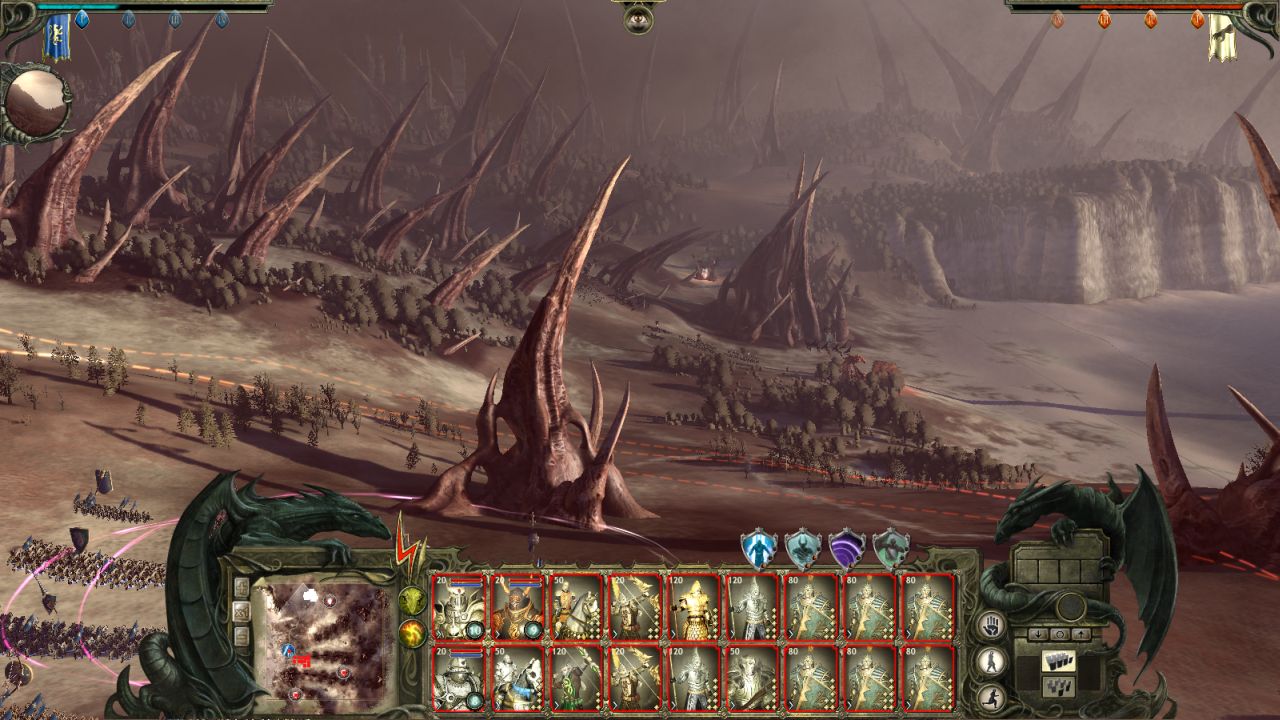Click the up arrow formation button
This screenshot has height=720, width=1280.
click(1080, 634)
